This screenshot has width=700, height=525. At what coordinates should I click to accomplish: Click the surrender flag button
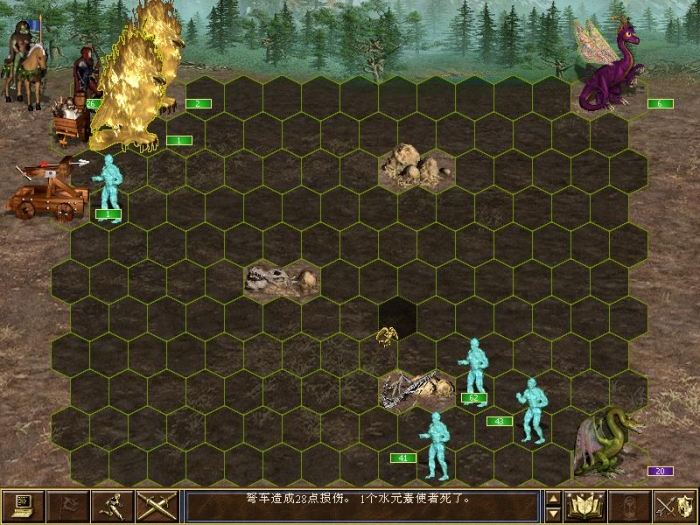pos(67,506)
